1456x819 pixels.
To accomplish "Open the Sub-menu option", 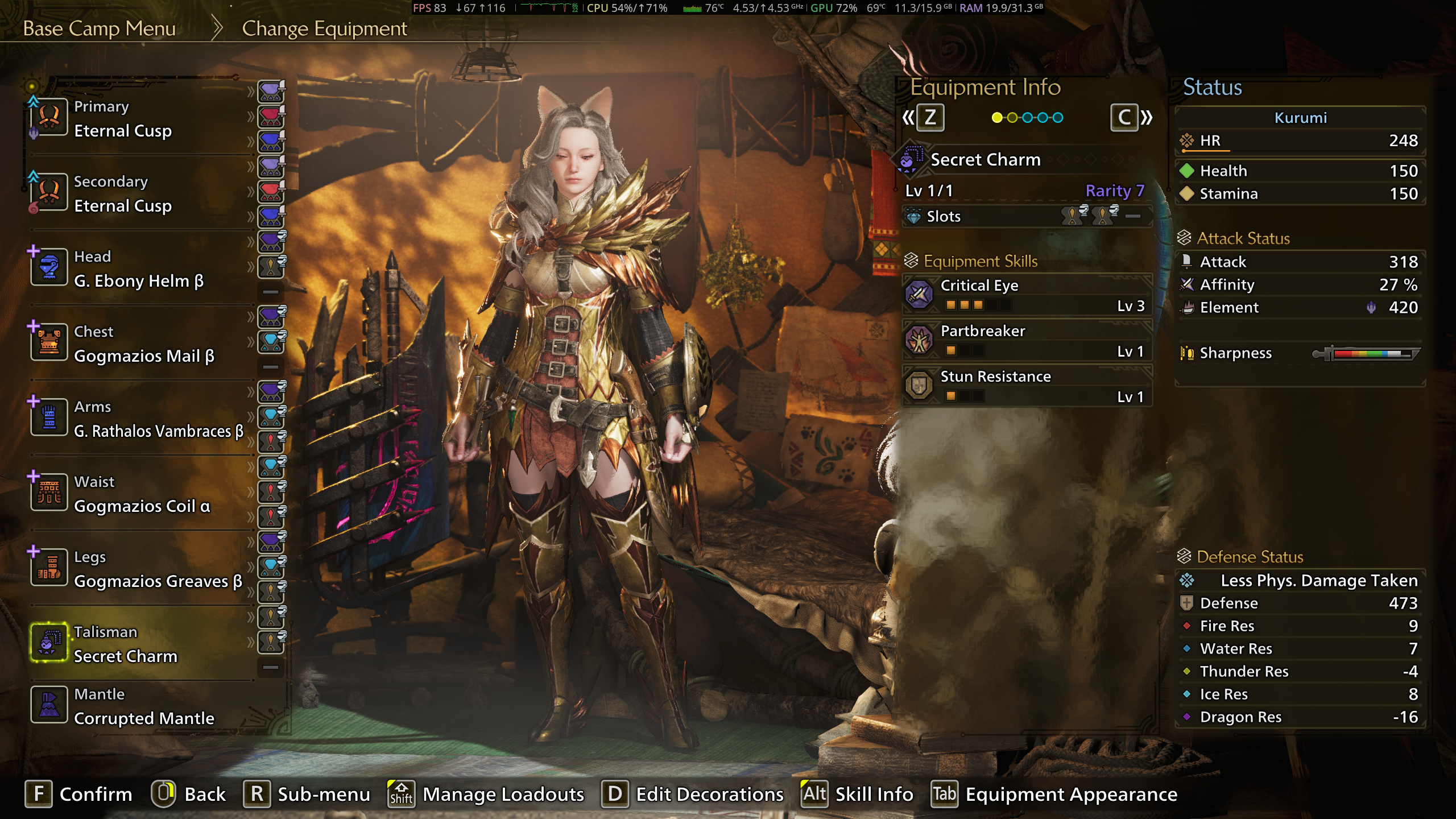I will (307, 794).
